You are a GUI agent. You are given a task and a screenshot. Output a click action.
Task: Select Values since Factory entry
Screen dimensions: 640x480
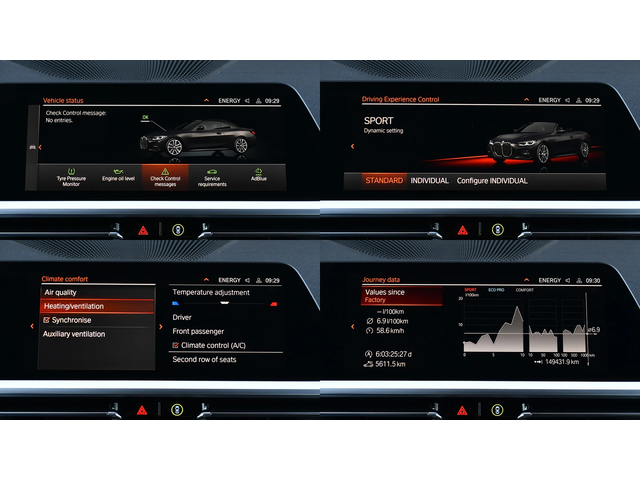tap(401, 296)
